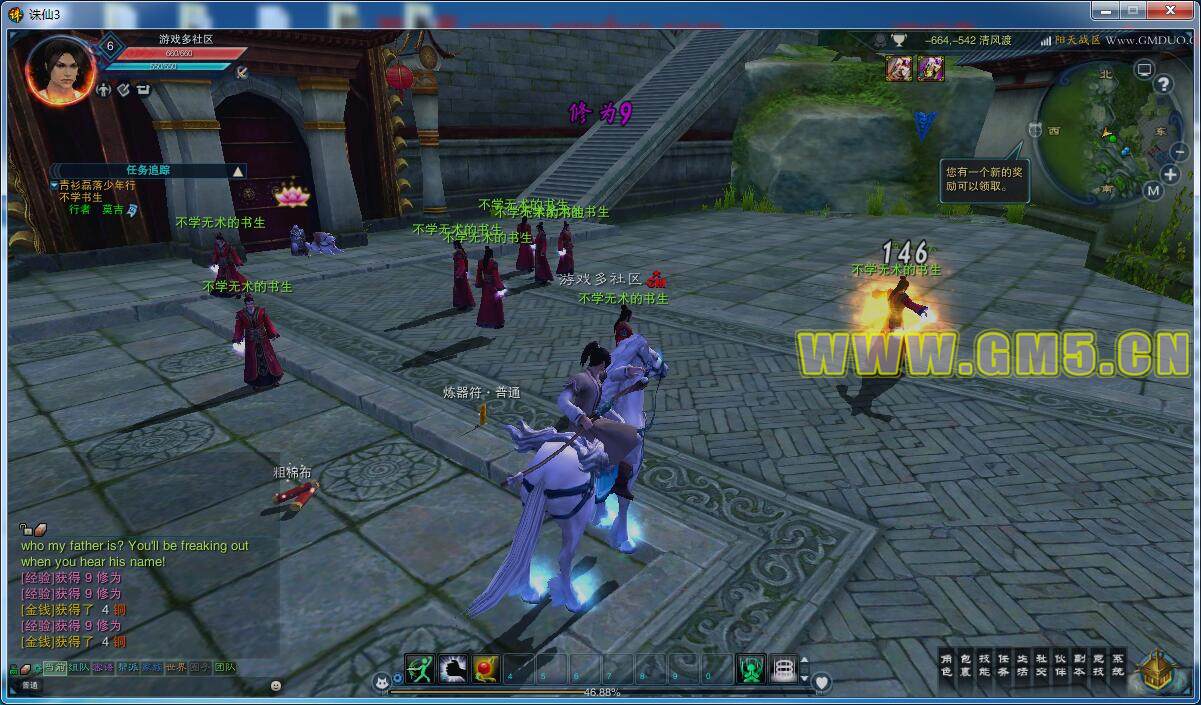Open the 系统 system menu
This screenshot has height=705, width=1201.
1117,665
